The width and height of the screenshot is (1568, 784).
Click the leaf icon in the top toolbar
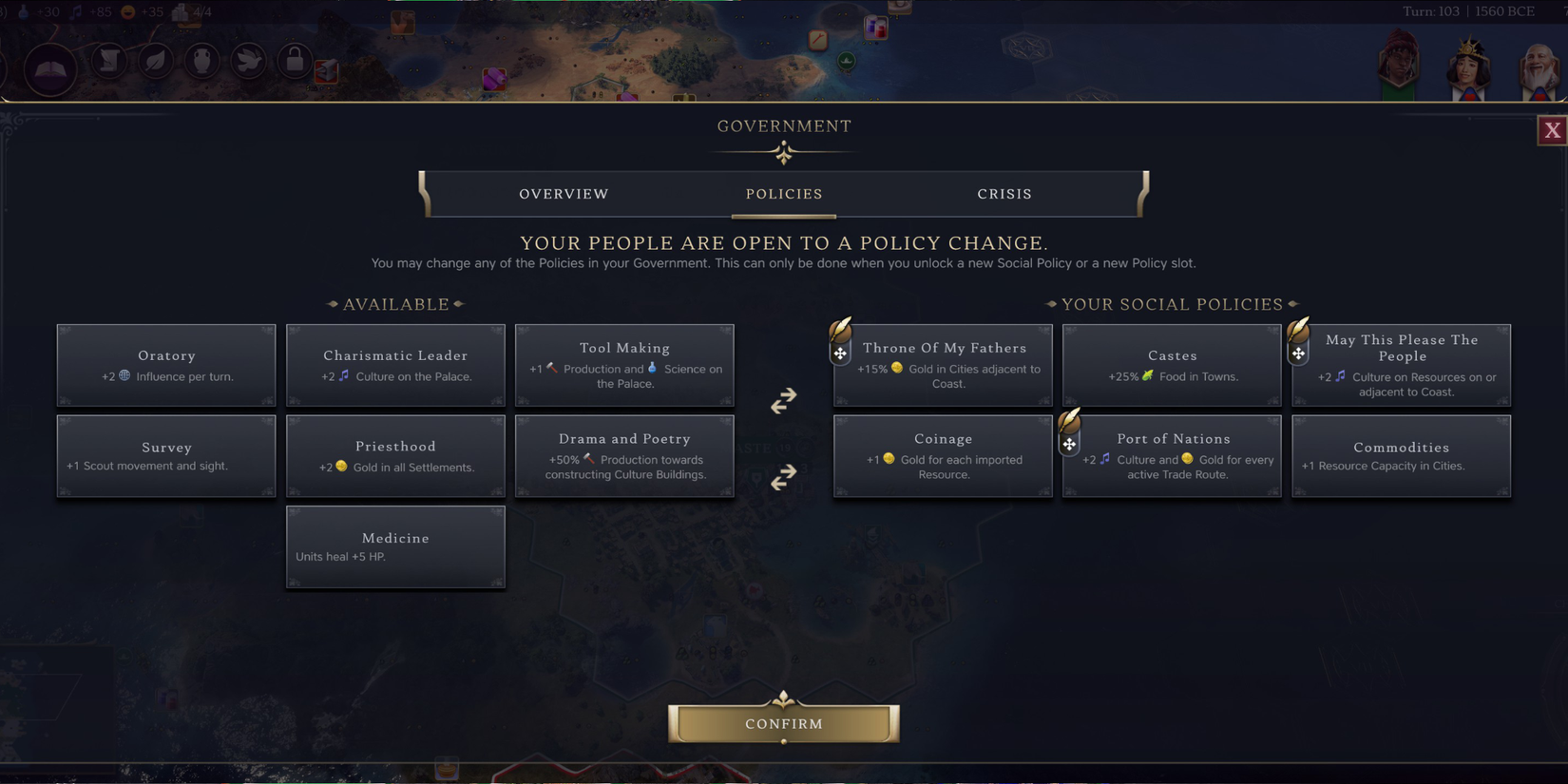155,60
